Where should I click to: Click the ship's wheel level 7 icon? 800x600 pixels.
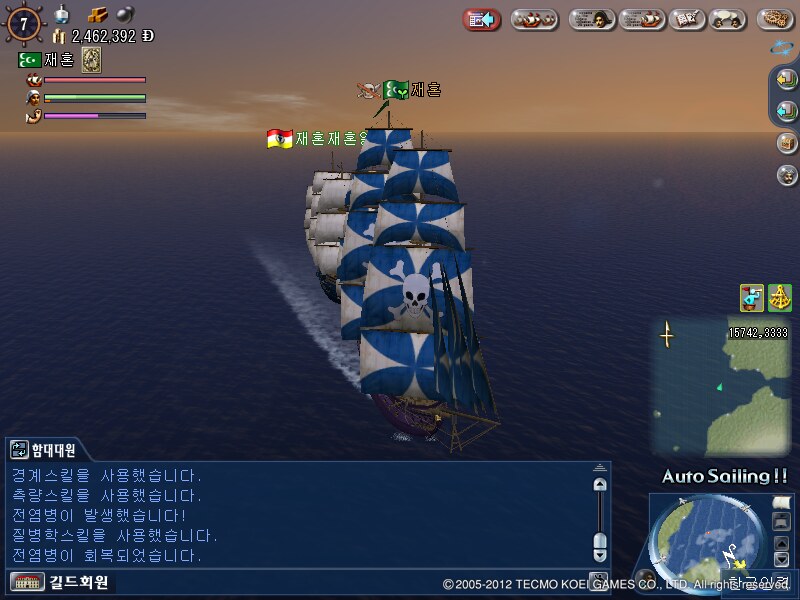coord(23,22)
